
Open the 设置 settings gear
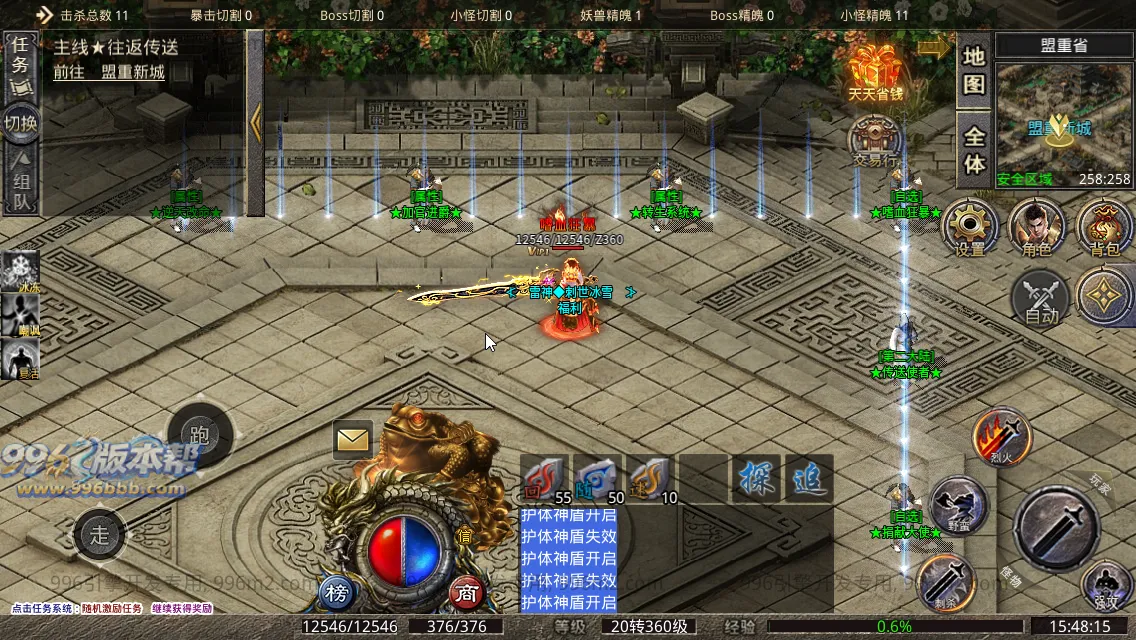tap(970, 227)
